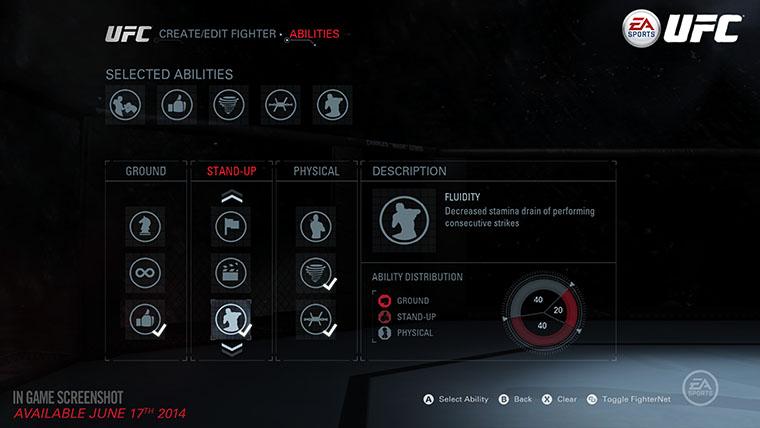
Task: Click the grappling fighters icon in Selected Abilities
Action: pyautogui.click(x=126, y=104)
